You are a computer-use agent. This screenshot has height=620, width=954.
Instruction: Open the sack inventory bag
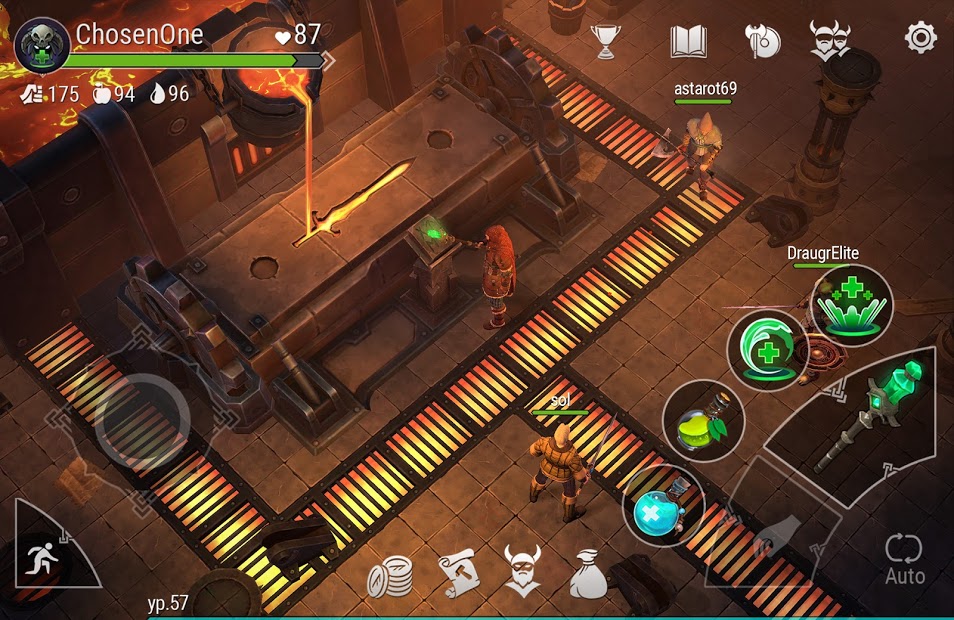[x=588, y=574]
